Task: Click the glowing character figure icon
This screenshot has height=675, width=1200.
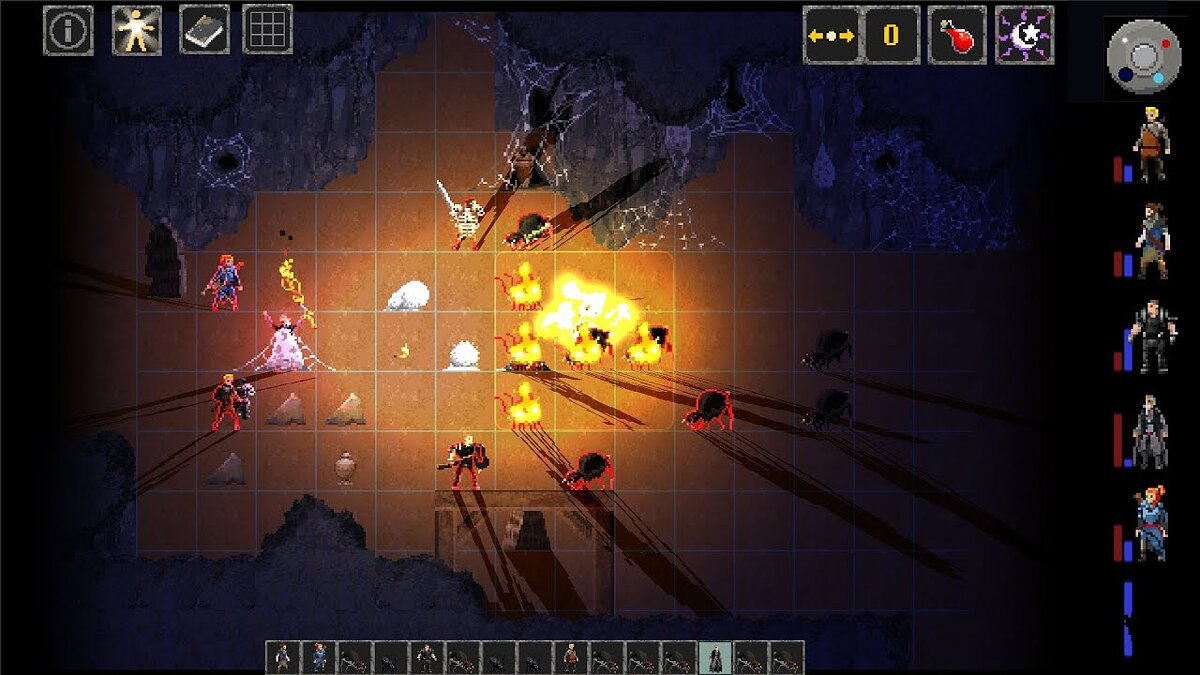Action: click(x=137, y=30)
